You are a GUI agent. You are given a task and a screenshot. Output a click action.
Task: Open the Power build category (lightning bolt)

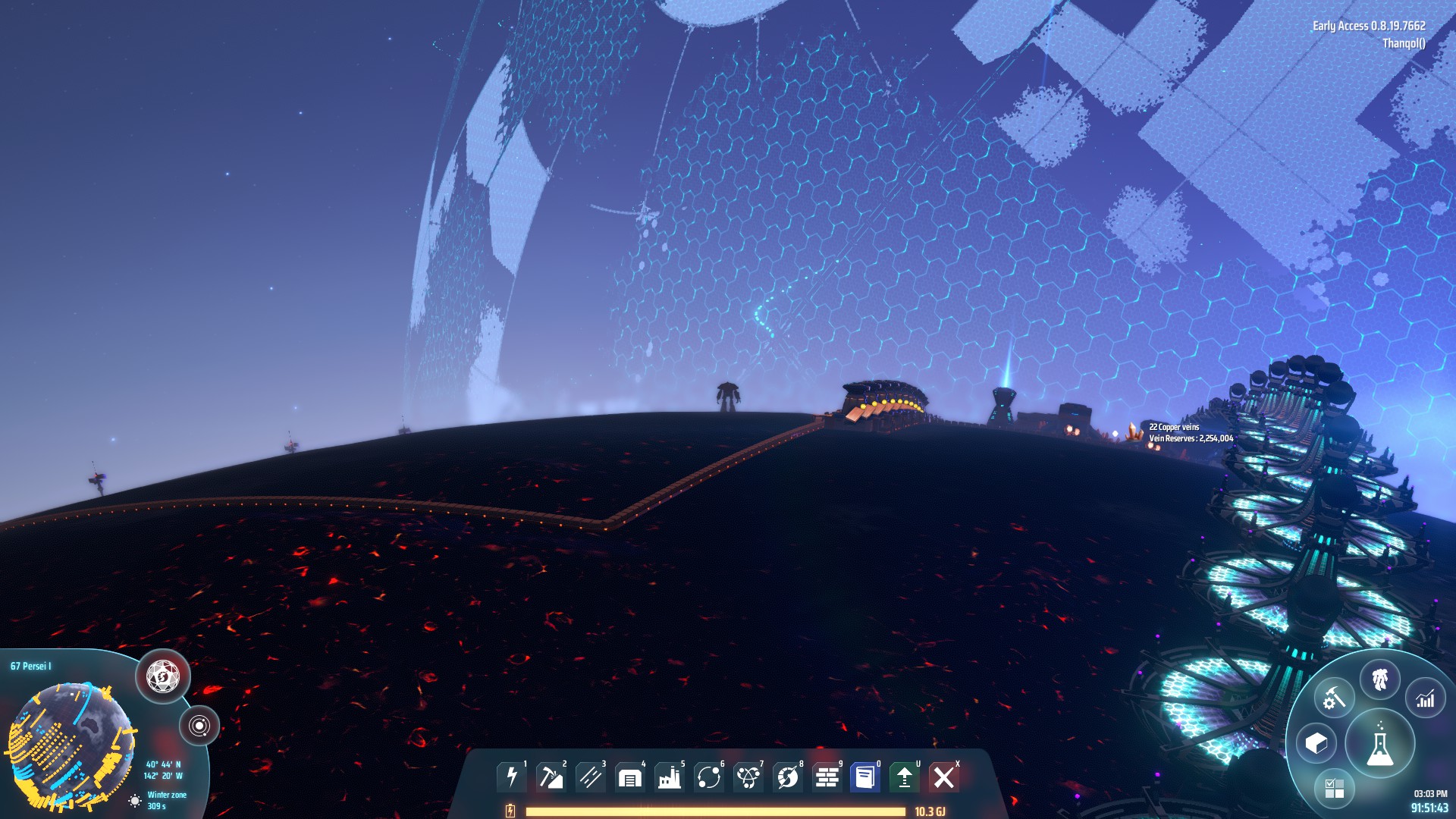(512, 777)
